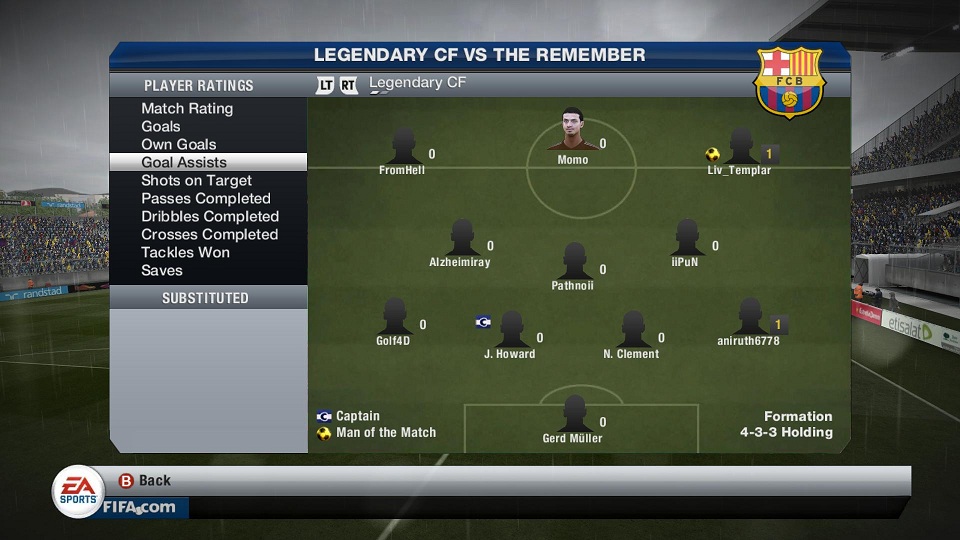Show the Own Goals statistic

pos(179,144)
